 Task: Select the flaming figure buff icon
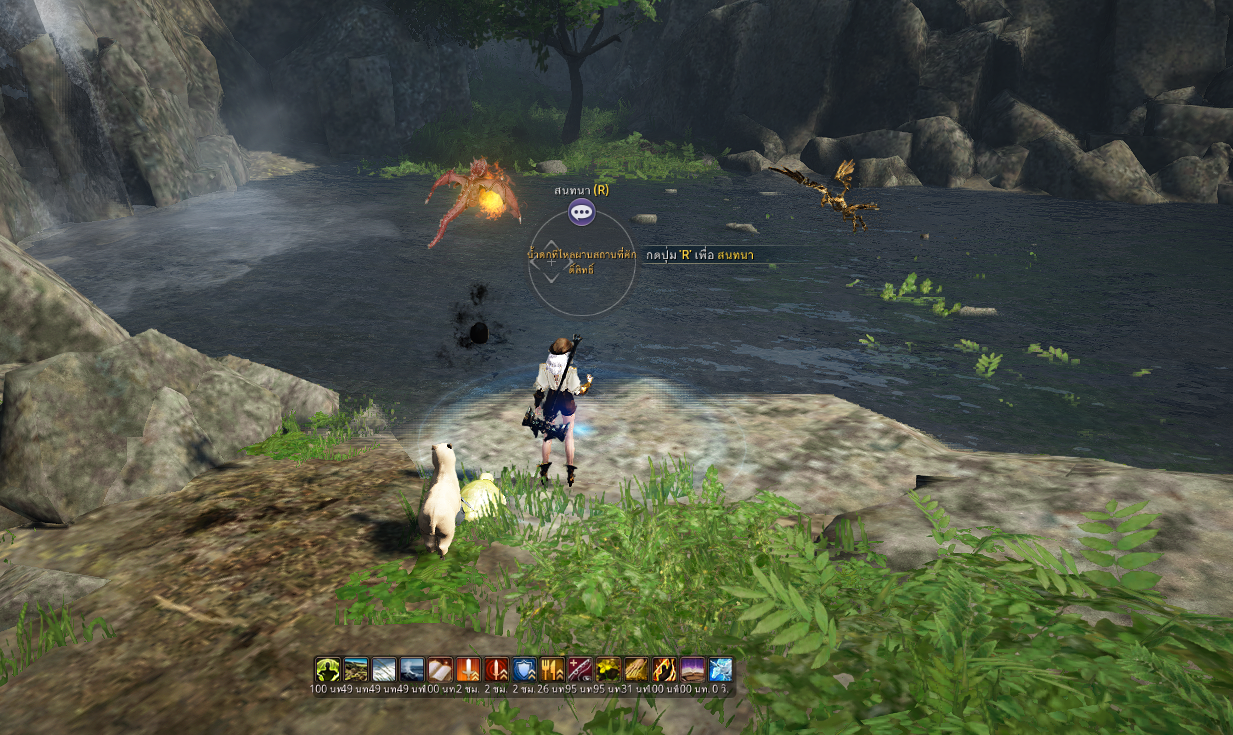pyautogui.click(x=664, y=669)
